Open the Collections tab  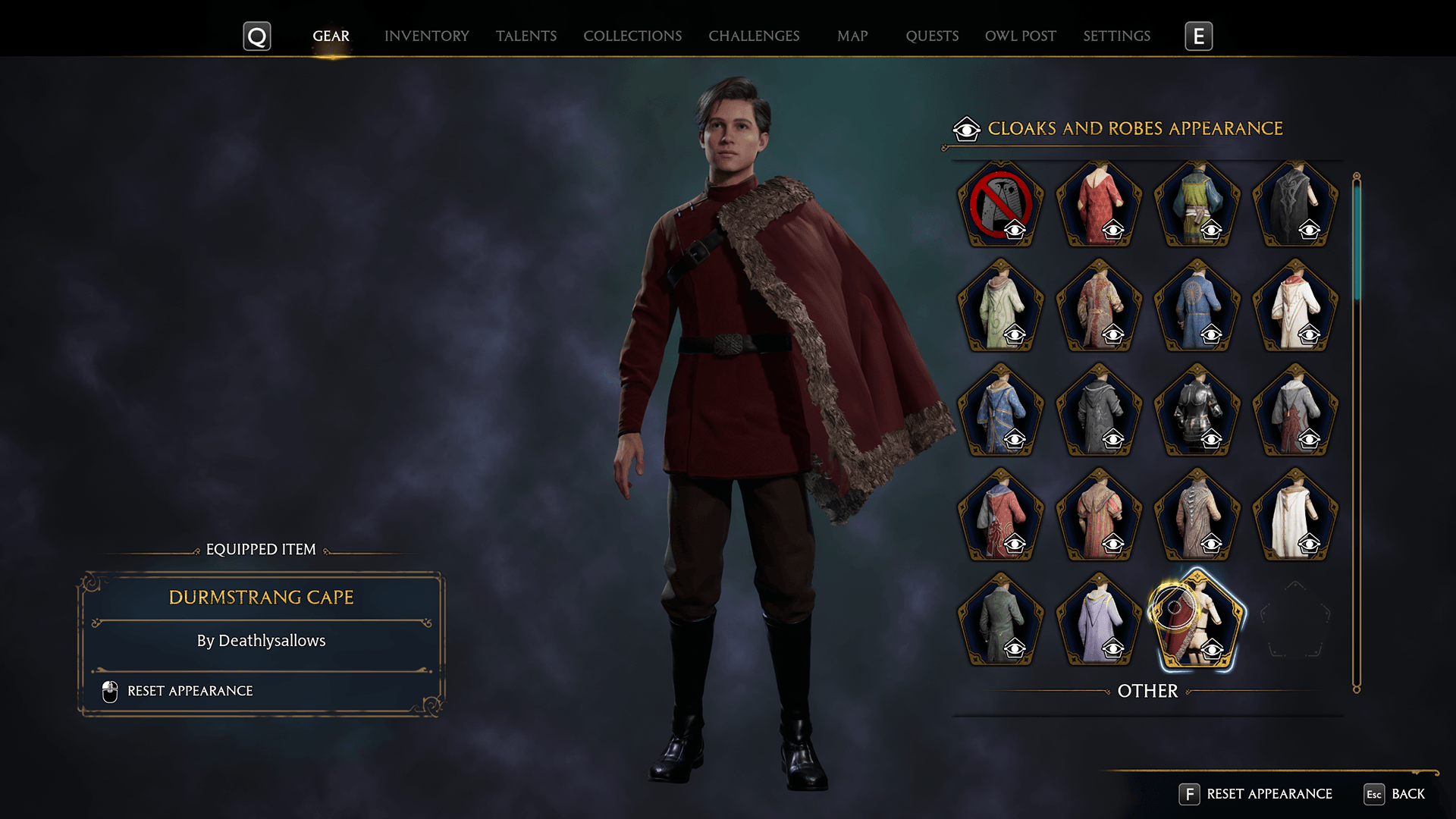[x=632, y=36]
